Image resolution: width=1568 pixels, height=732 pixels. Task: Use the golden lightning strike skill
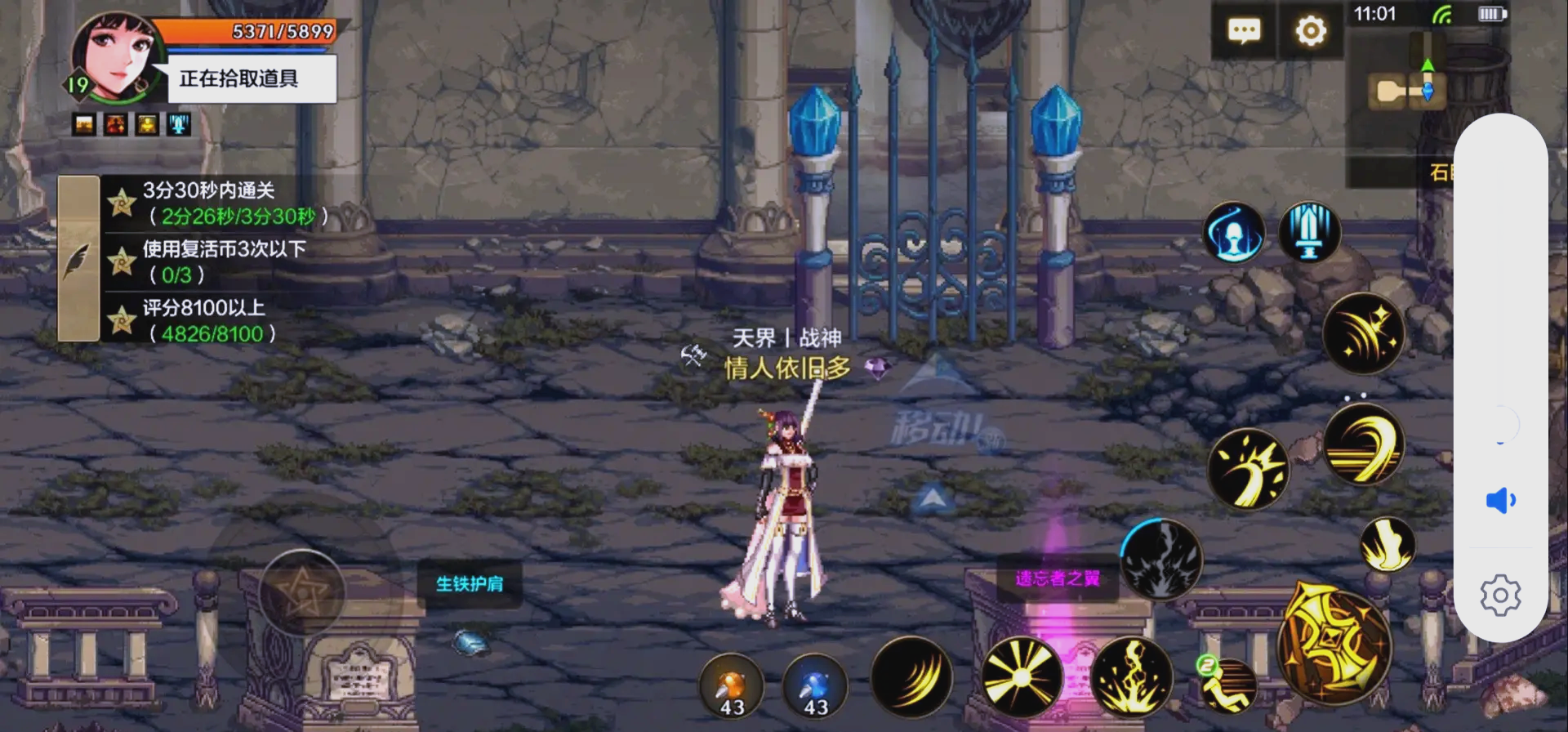pos(1132,677)
